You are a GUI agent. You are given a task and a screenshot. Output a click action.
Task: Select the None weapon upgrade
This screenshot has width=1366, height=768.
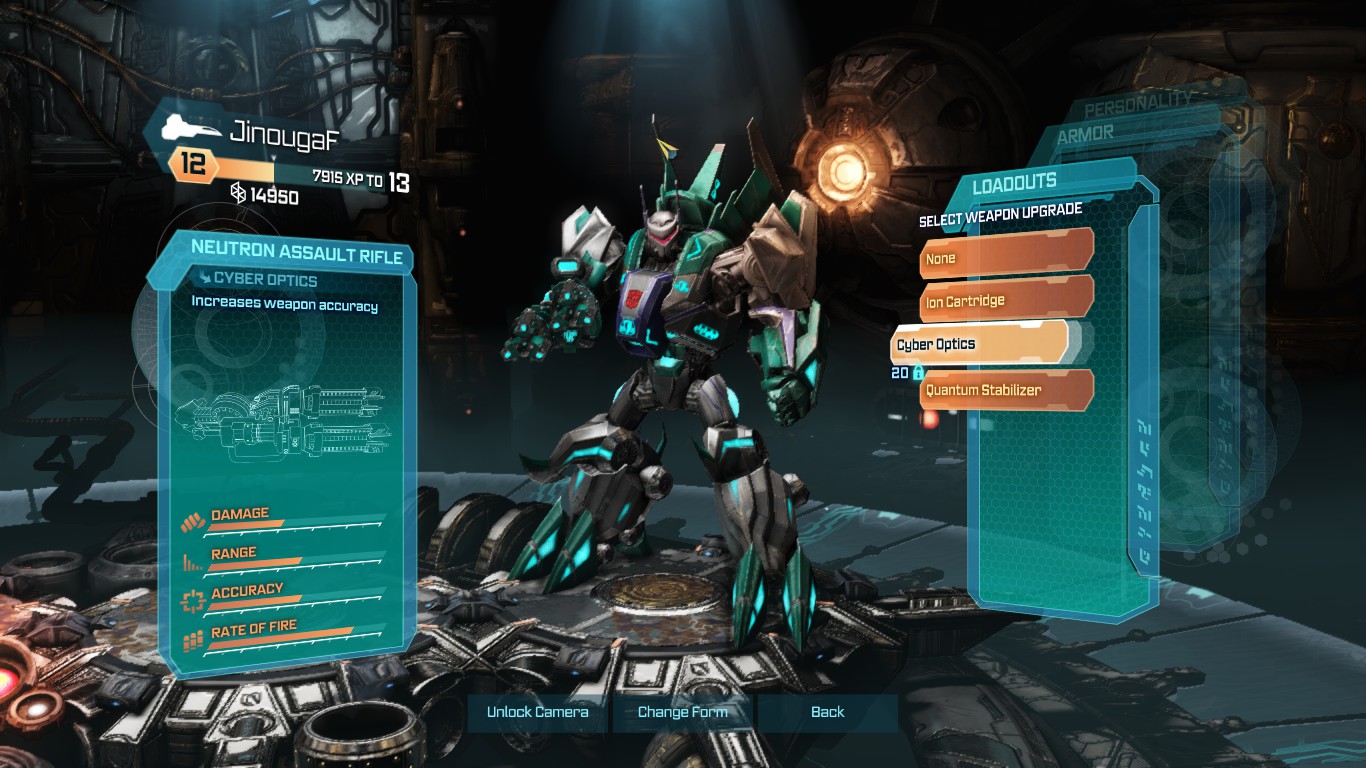[1005, 258]
